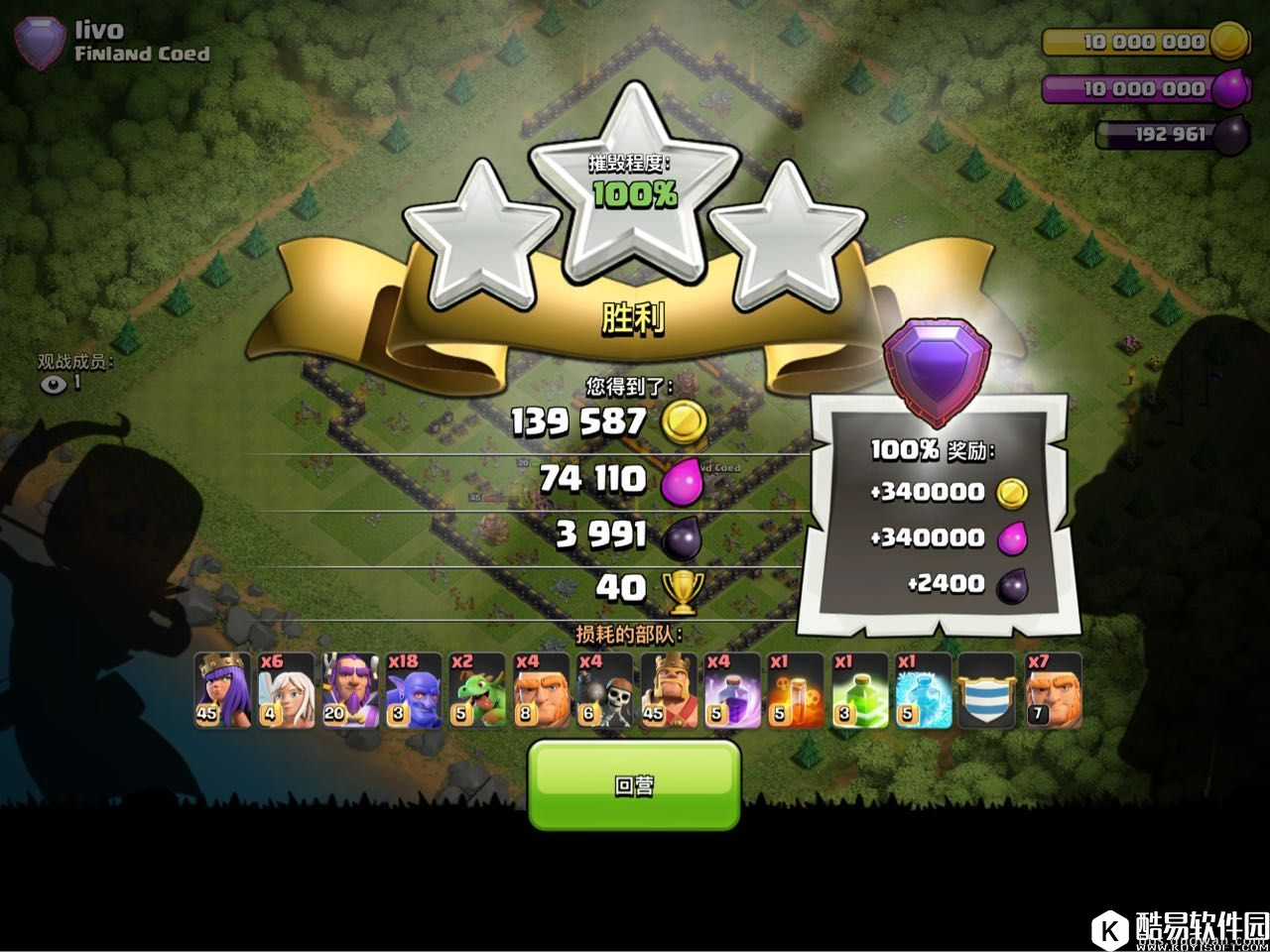This screenshot has width=1270, height=952.
Task: Click the Healer troop icon
Action: (286, 690)
